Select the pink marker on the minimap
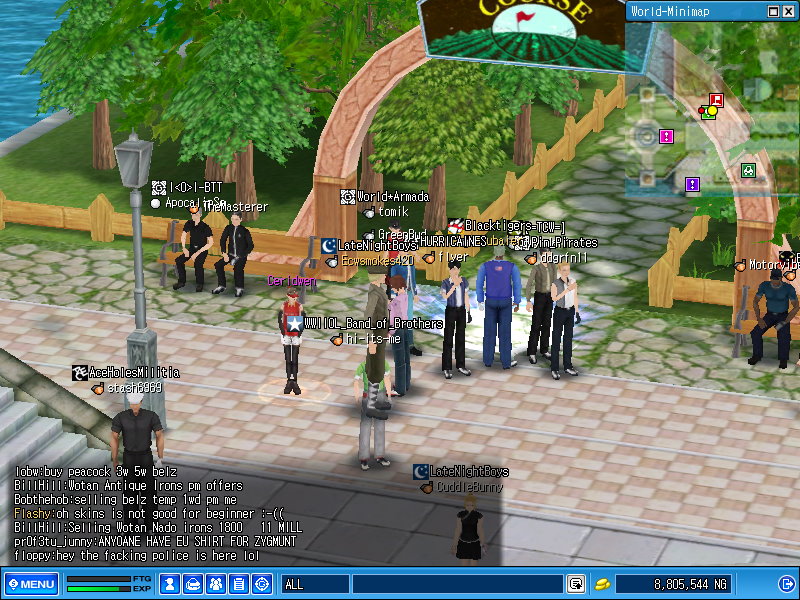The height and width of the screenshot is (600, 800). tap(667, 136)
